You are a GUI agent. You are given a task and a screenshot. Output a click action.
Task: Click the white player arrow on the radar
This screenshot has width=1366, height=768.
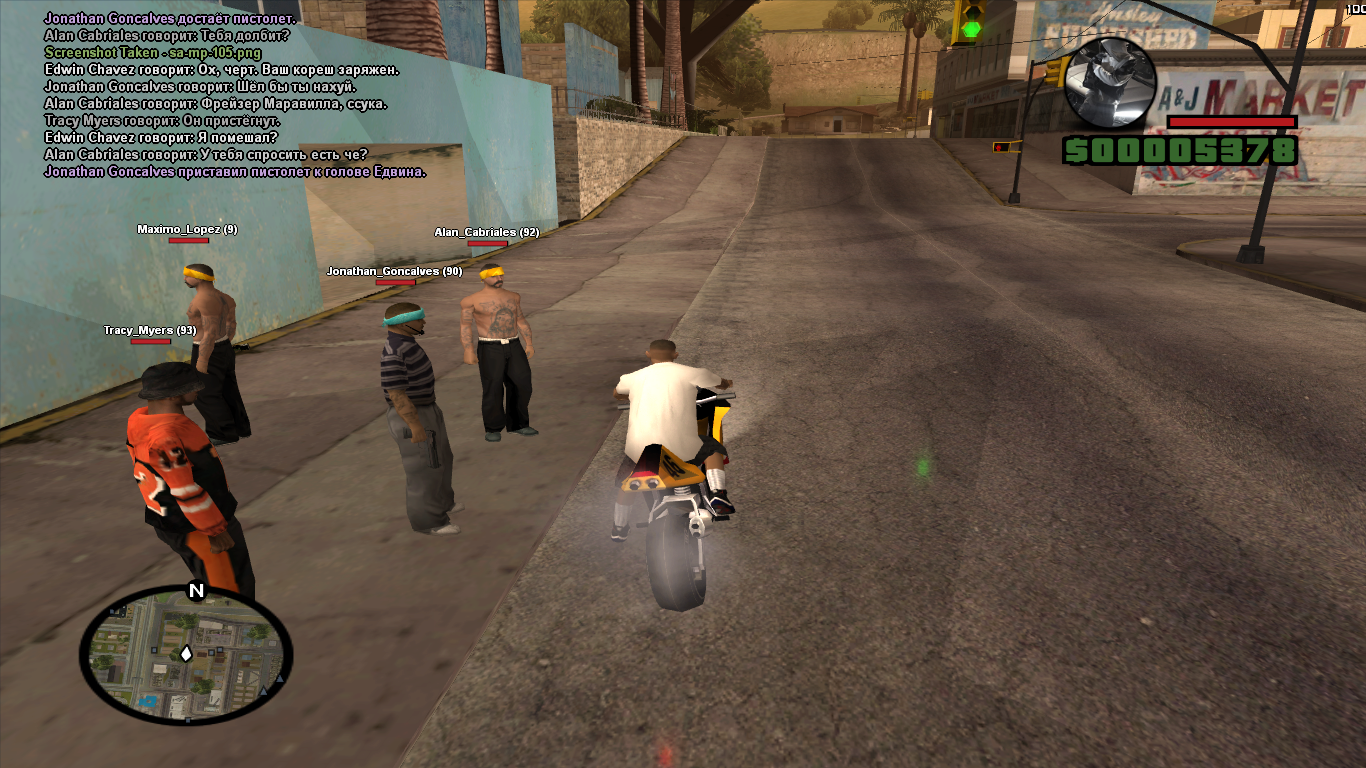pyautogui.click(x=186, y=654)
